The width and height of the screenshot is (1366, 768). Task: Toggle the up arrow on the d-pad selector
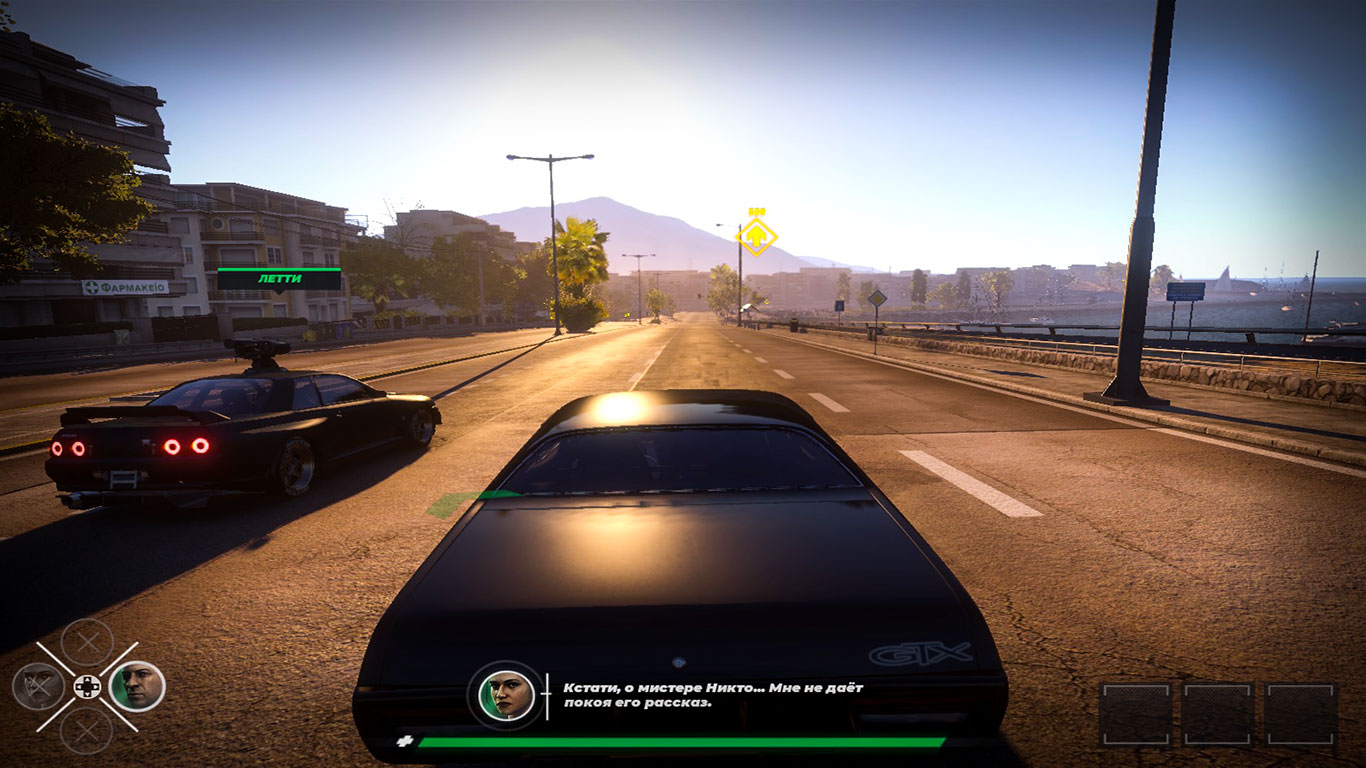[x=87, y=679]
